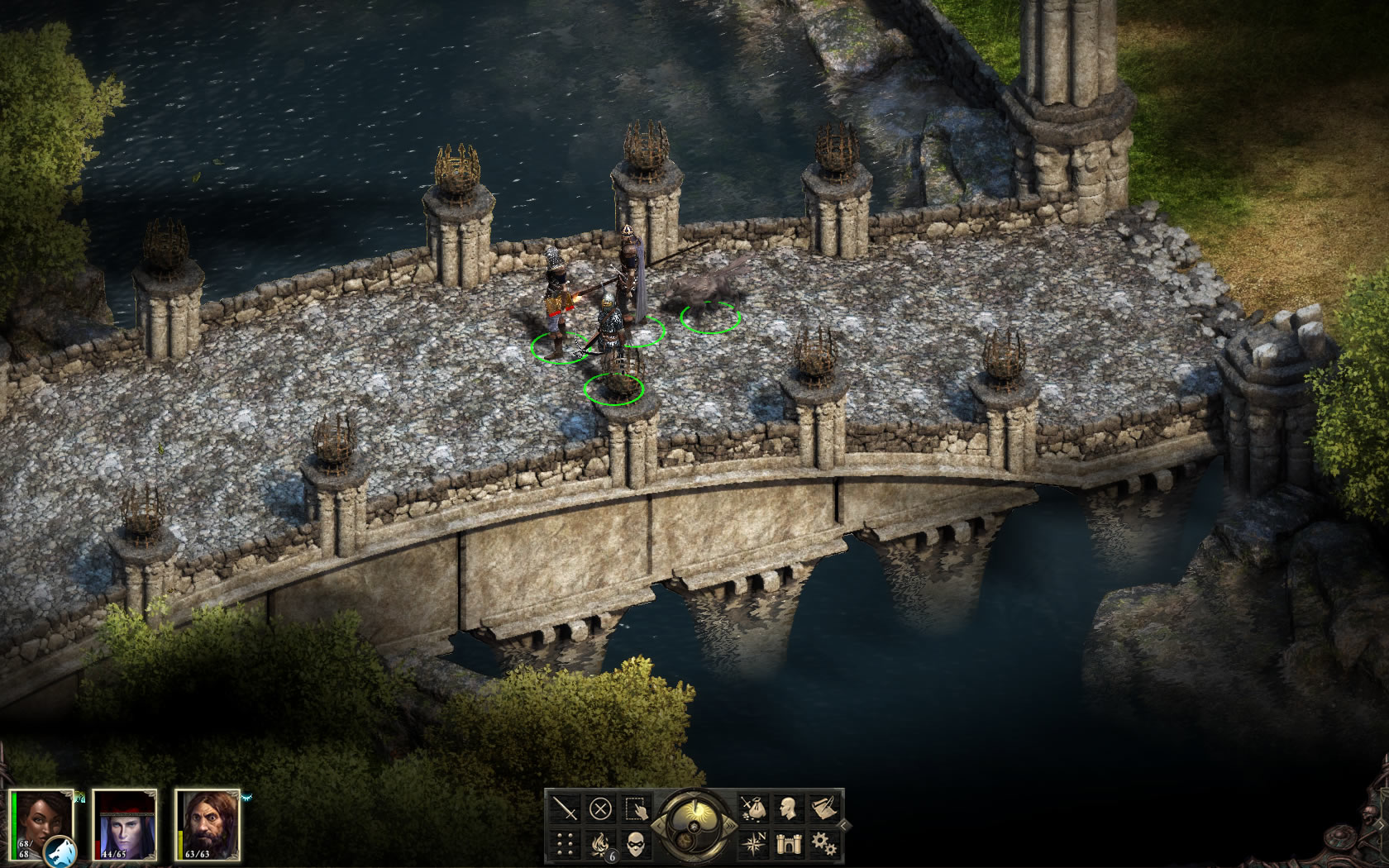Screen dimensions: 1389x868
Task: Open the inventory bag icon
Action: pos(753,808)
